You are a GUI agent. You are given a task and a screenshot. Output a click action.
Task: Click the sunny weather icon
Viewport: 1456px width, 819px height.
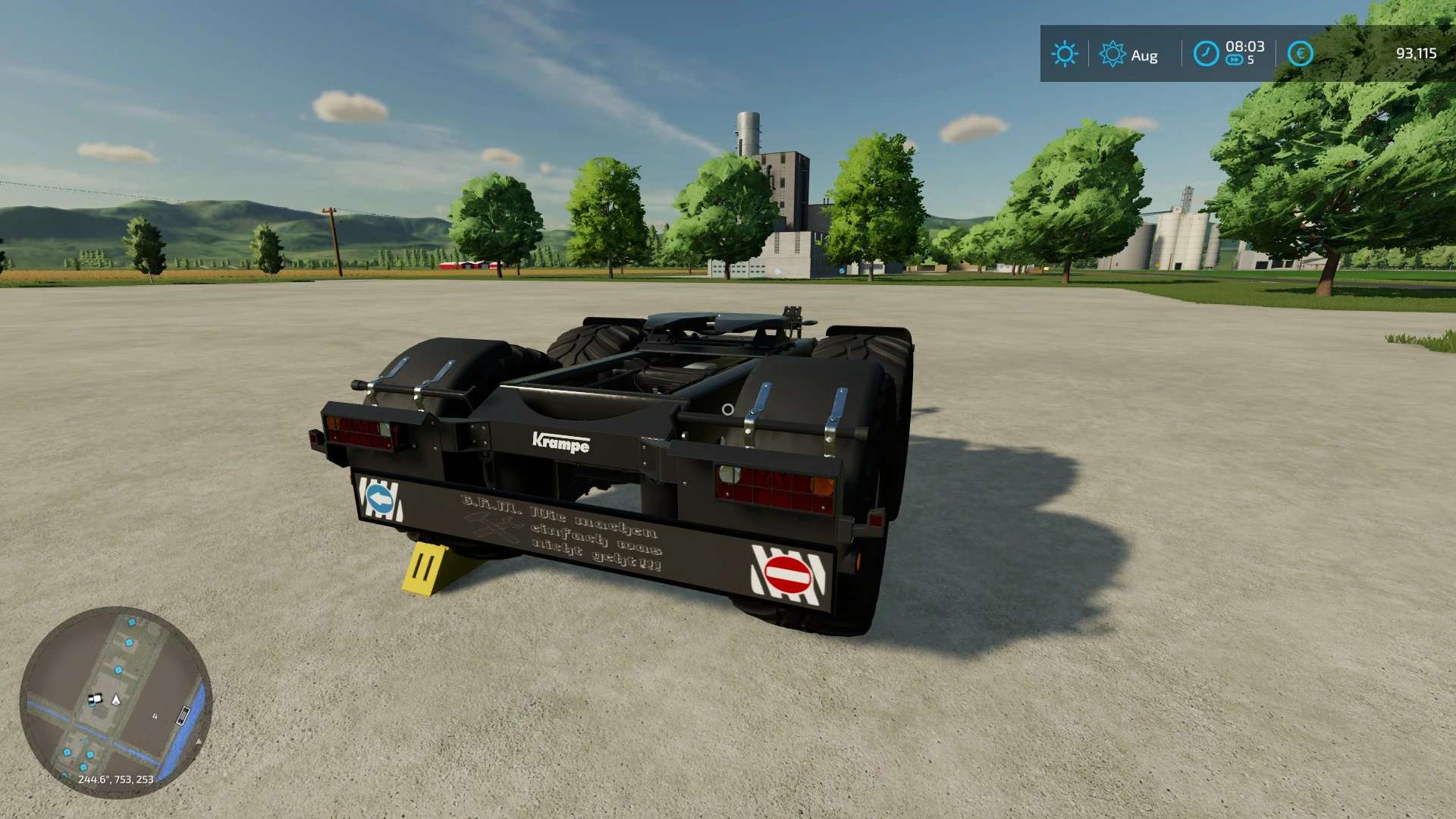pyautogui.click(x=1064, y=54)
